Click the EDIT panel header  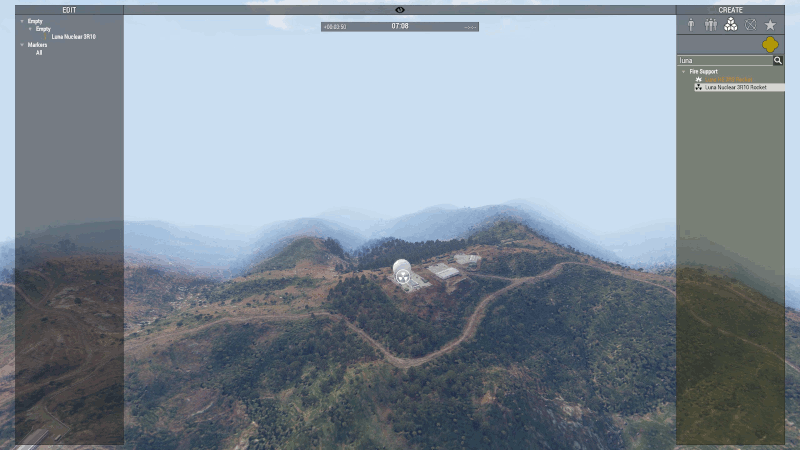69,10
